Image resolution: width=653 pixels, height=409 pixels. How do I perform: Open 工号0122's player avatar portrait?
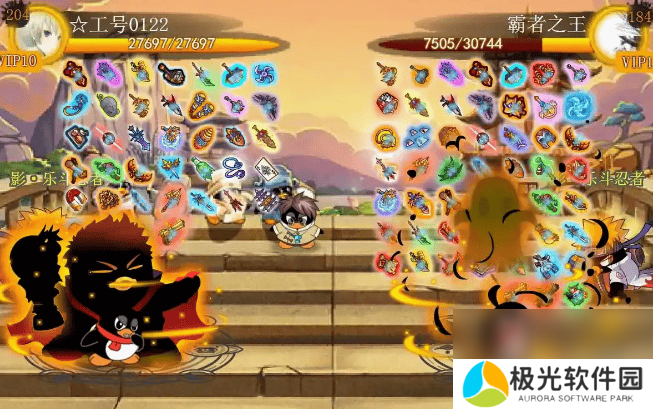(x=33, y=37)
